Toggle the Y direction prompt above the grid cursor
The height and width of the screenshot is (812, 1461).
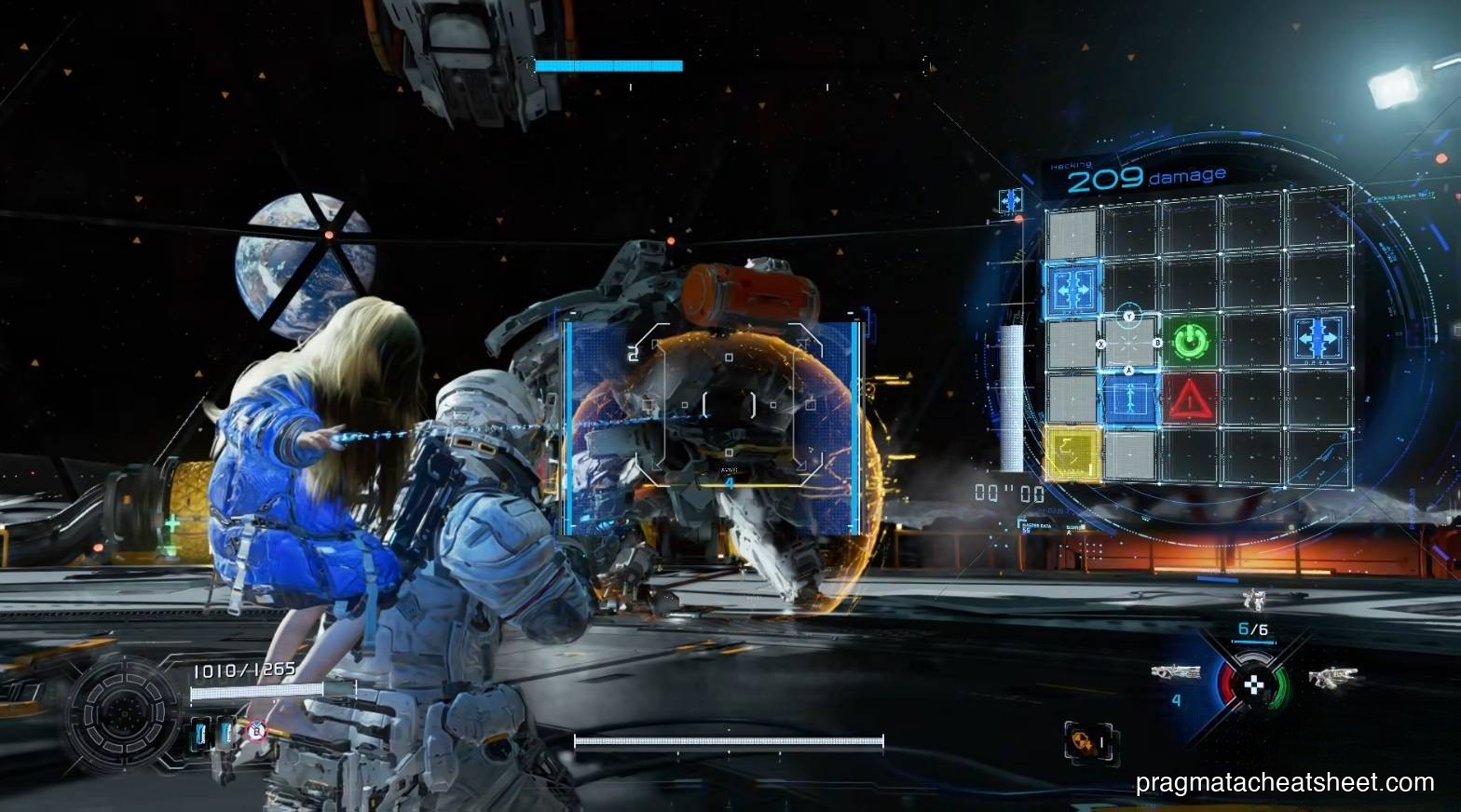pyautogui.click(x=1128, y=315)
